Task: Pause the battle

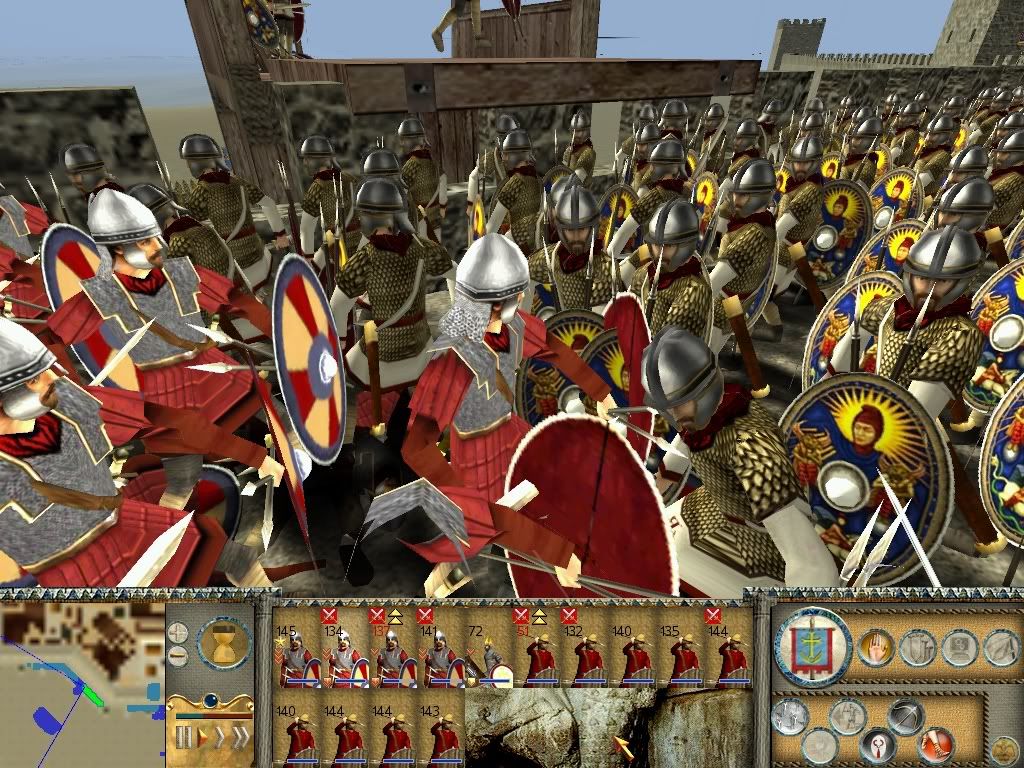Action: pyautogui.click(x=183, y=738)
